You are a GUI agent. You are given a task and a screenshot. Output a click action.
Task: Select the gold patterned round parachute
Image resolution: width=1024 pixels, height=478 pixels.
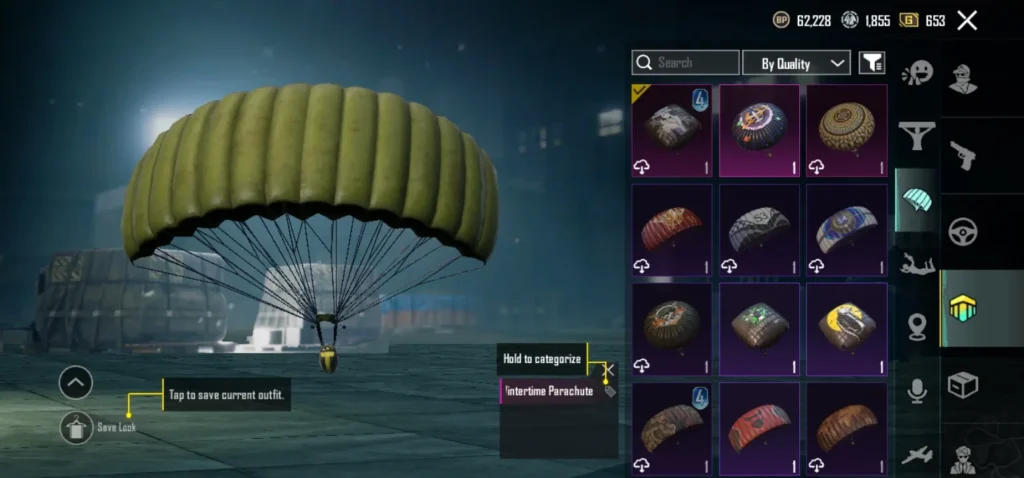coord(846,130)
